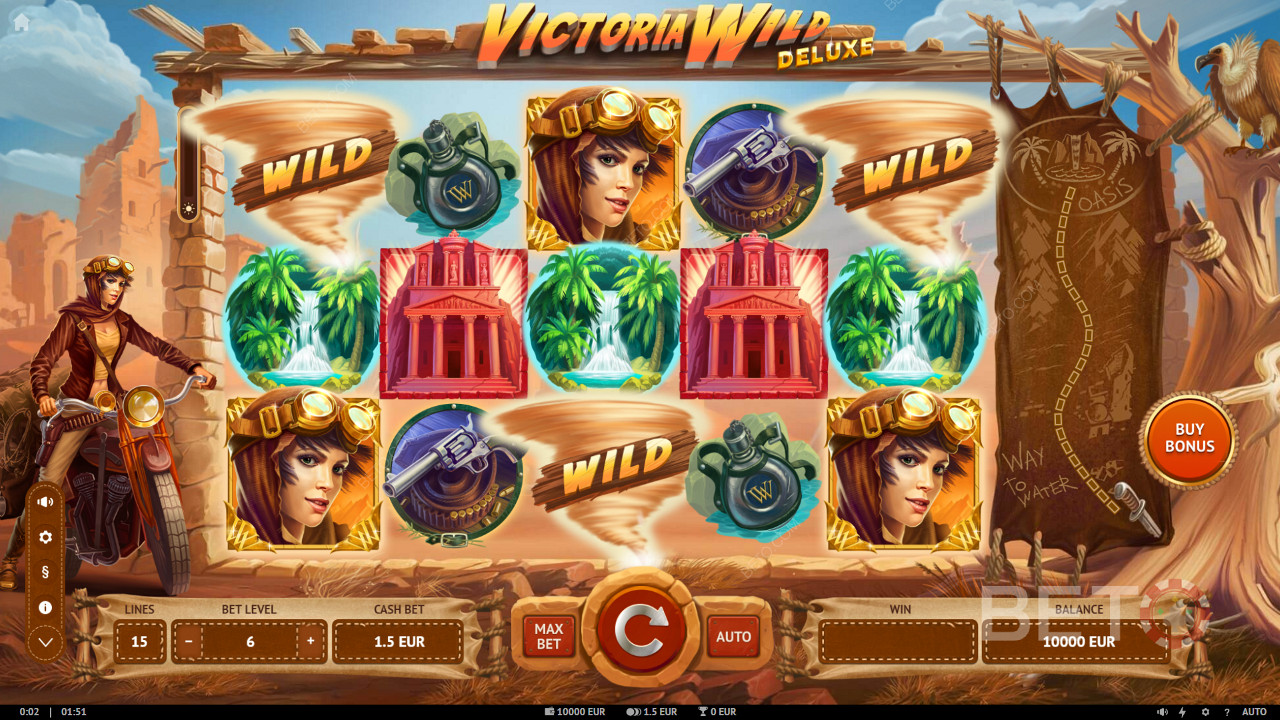Image resolution: width=1280 pixels, height=720 pixels.
Task: Open the settings gear in left sidebar
Action: point(45,537)
